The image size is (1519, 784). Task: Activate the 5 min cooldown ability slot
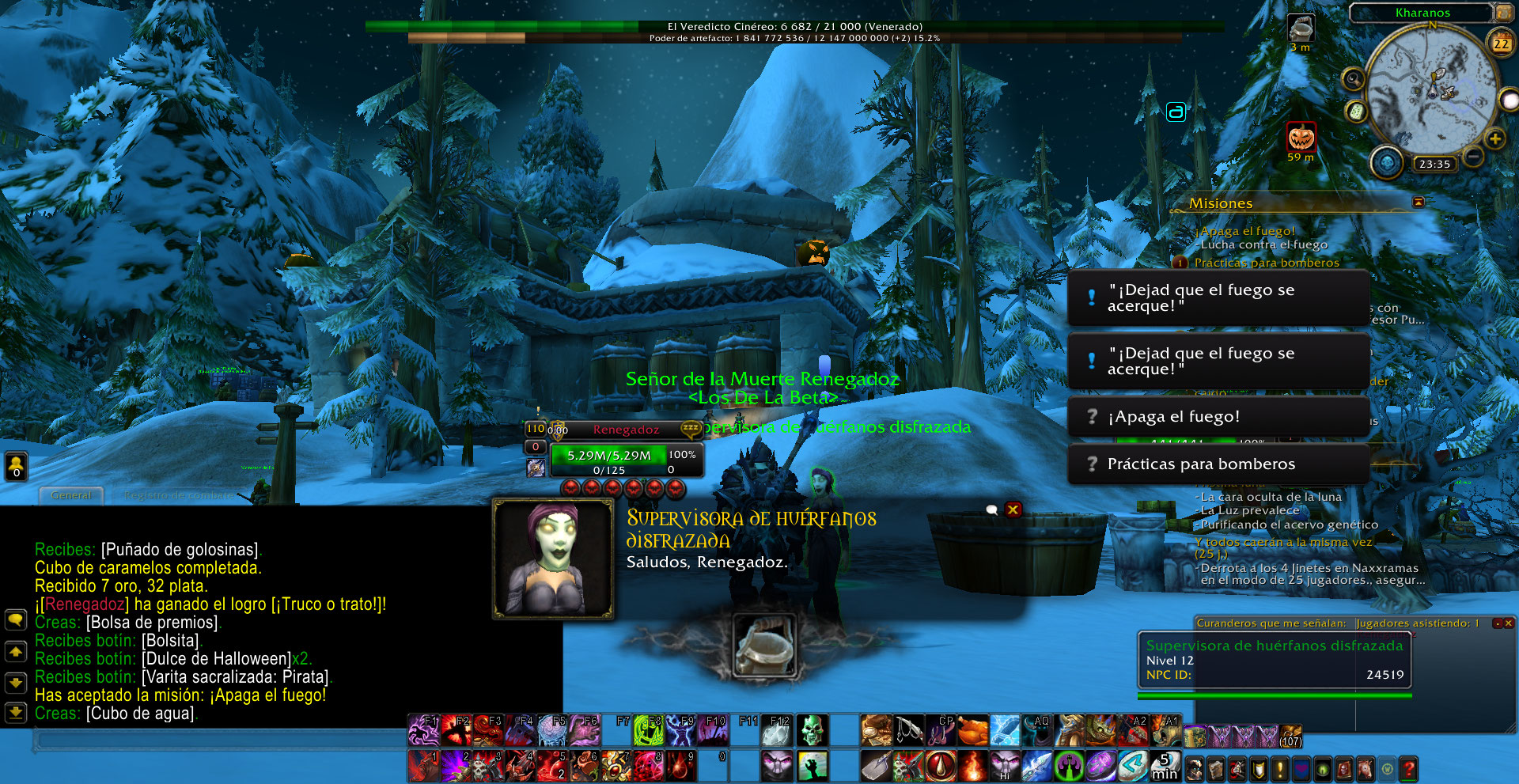coord(1164,766)
